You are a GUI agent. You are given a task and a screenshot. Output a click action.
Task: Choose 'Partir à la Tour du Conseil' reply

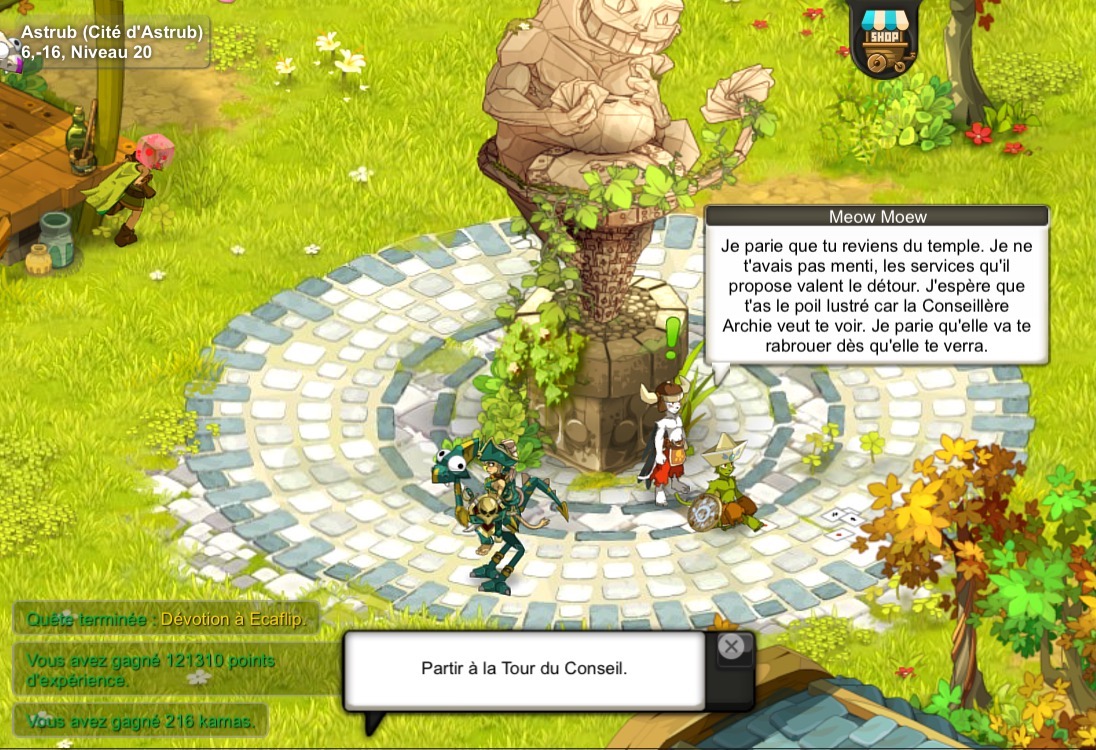point(524,669)
